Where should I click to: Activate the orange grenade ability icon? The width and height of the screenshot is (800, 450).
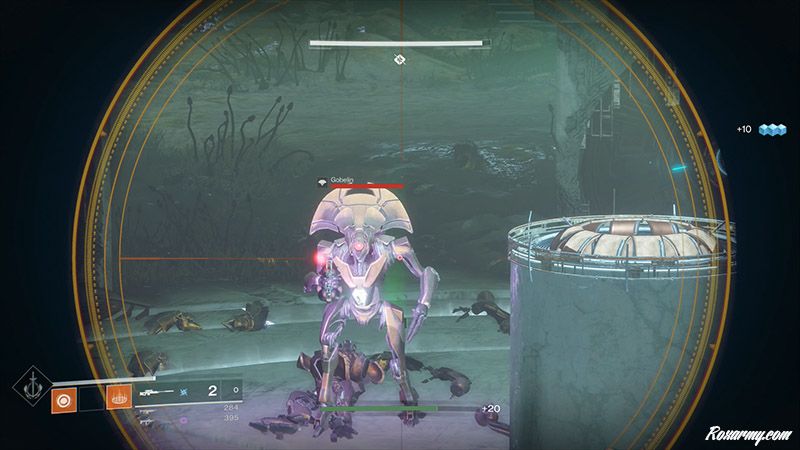(x=62, y=398)
